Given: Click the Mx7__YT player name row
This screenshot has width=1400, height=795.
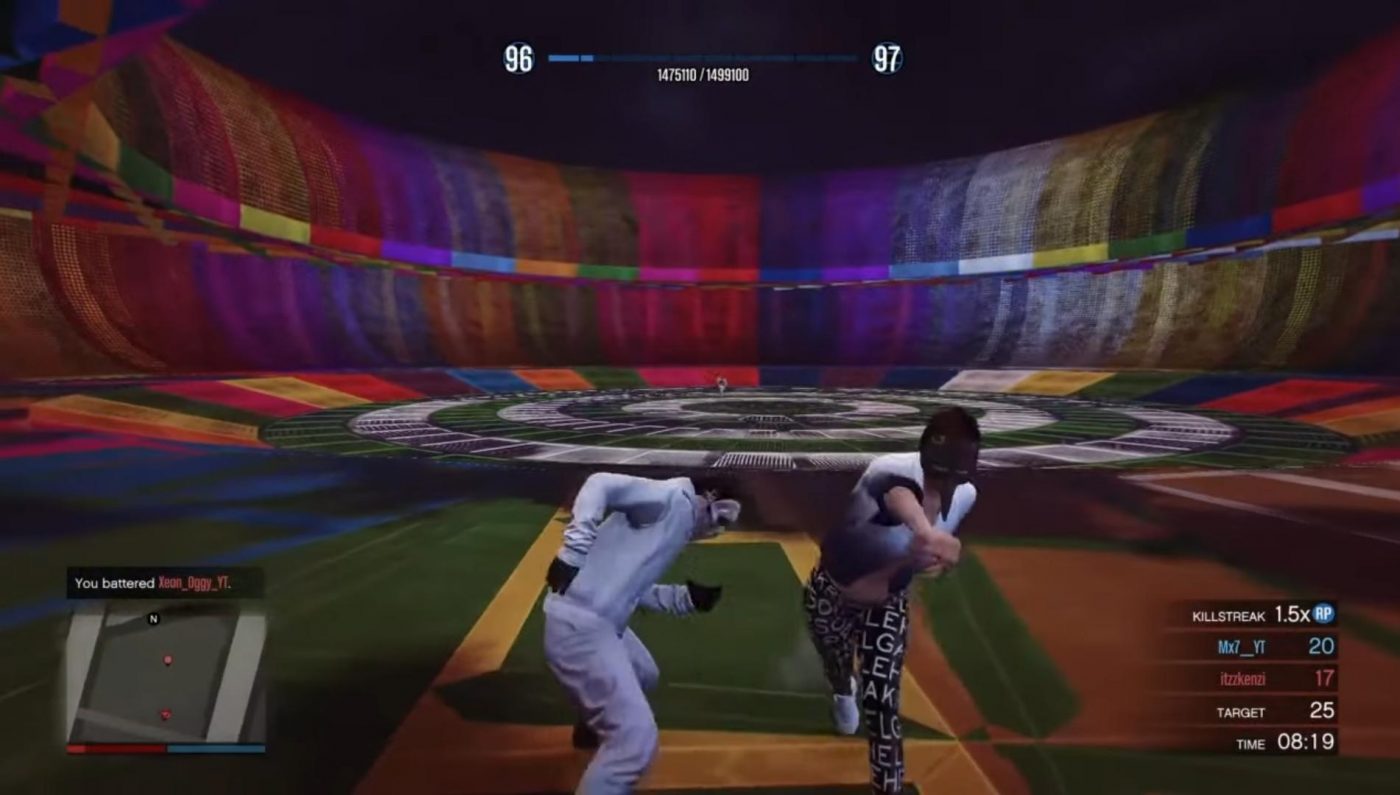Looking at the screenshot, I should pos(1243,645).
